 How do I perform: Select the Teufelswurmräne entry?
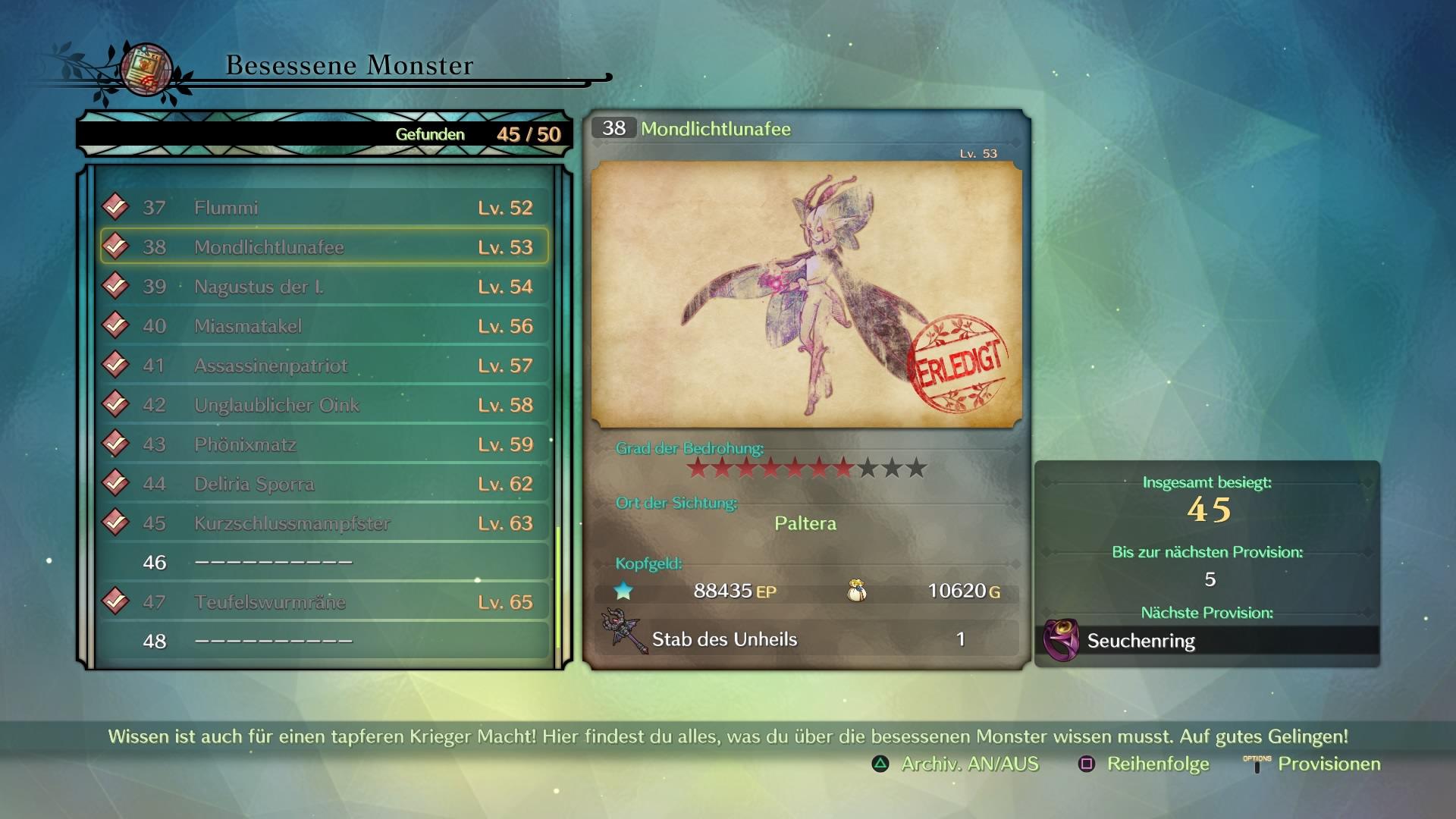[325, 602]
